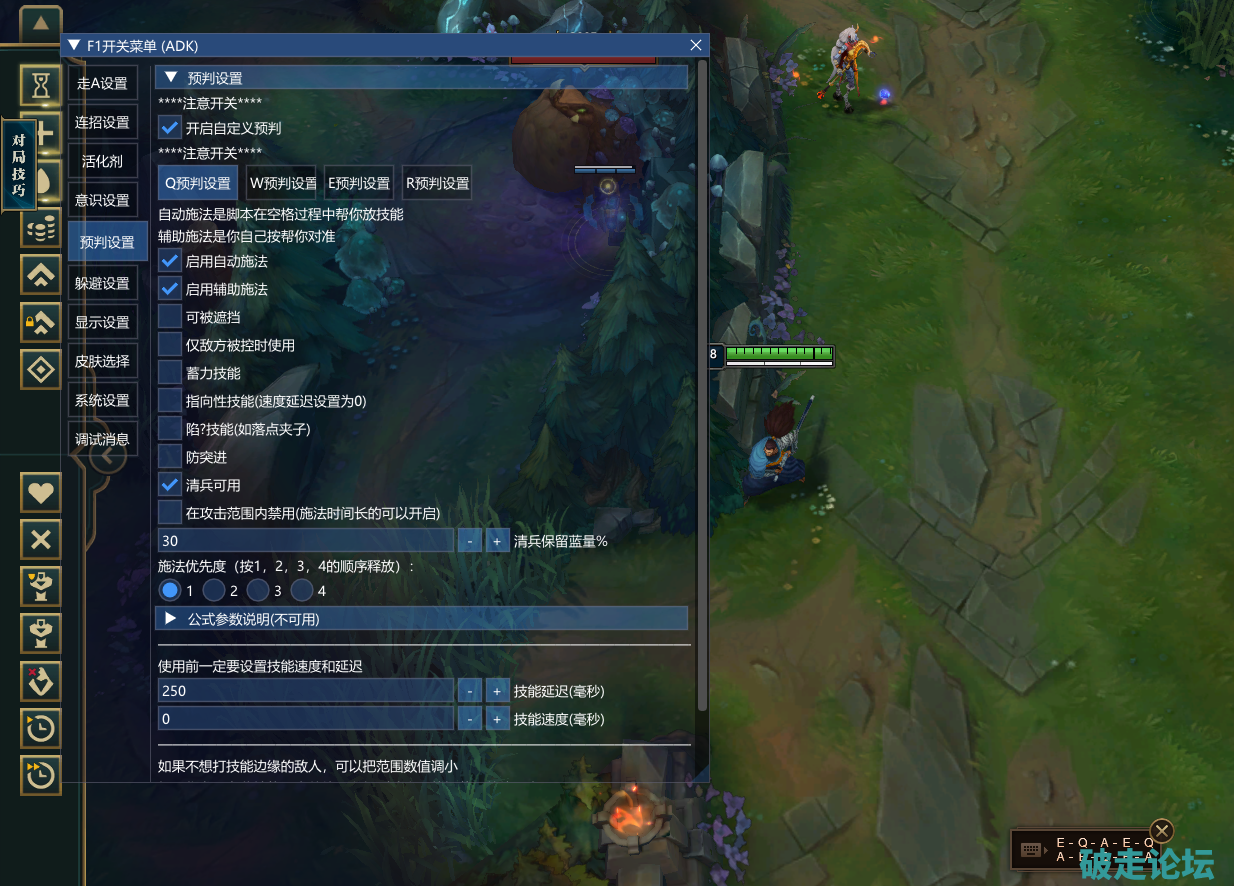This screenshot has width=1234, height=886.
Task: Disable the 启用自动施法 checkbox
Action: coord(170,261)
